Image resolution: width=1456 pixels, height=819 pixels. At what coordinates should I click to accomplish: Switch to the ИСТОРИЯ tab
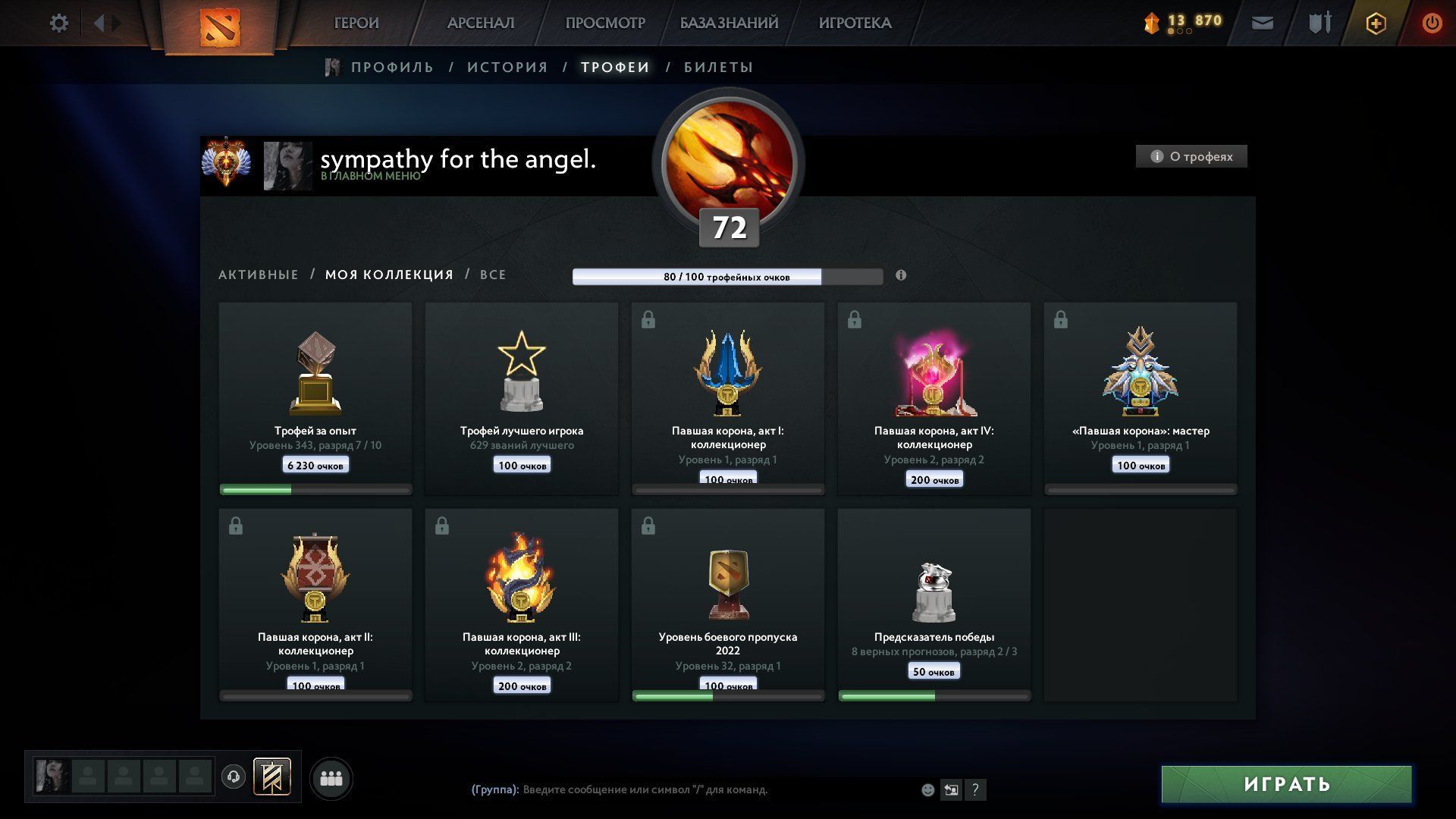point(507,67)
